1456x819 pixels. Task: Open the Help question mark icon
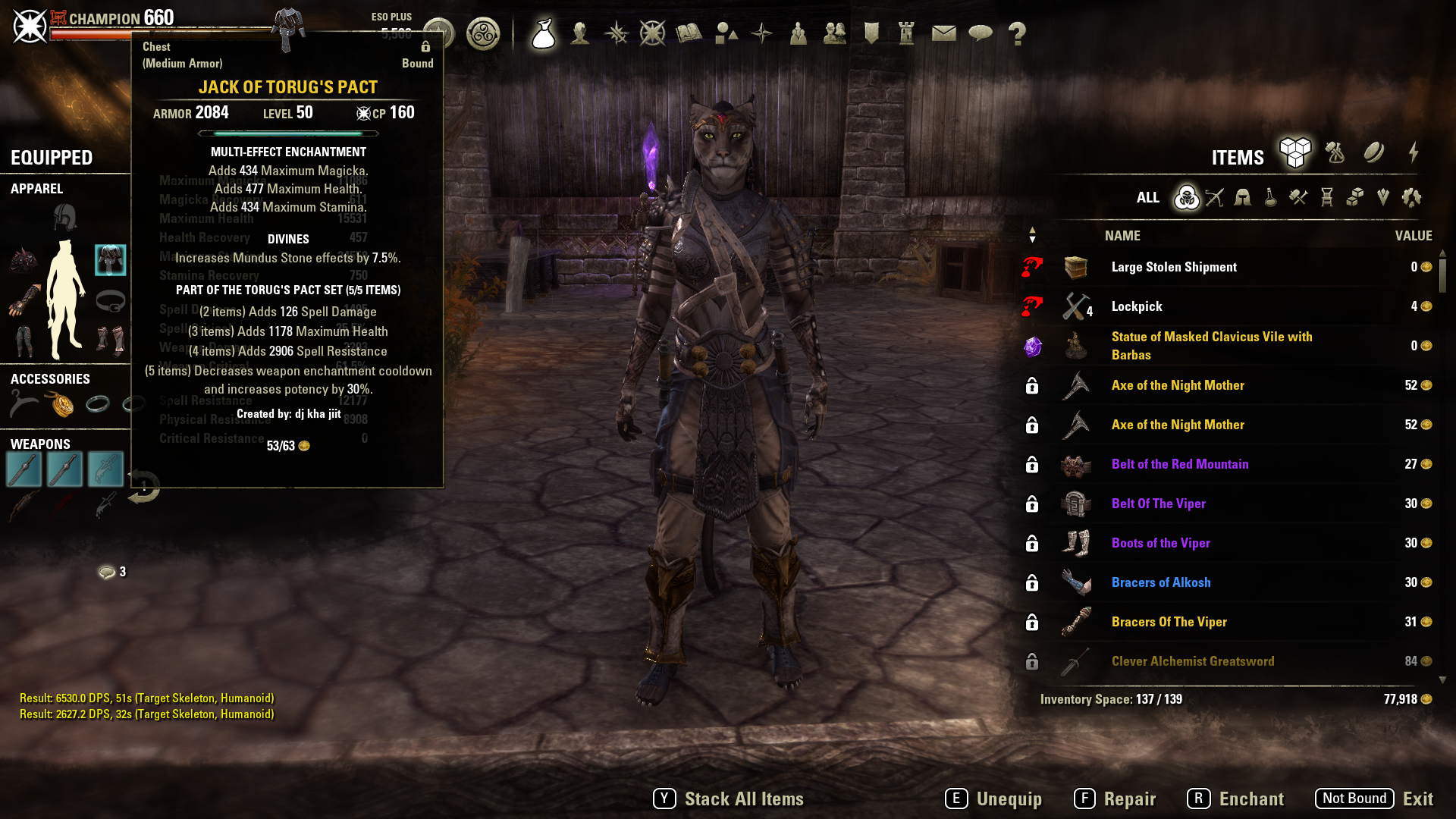tap(1018, 33)
